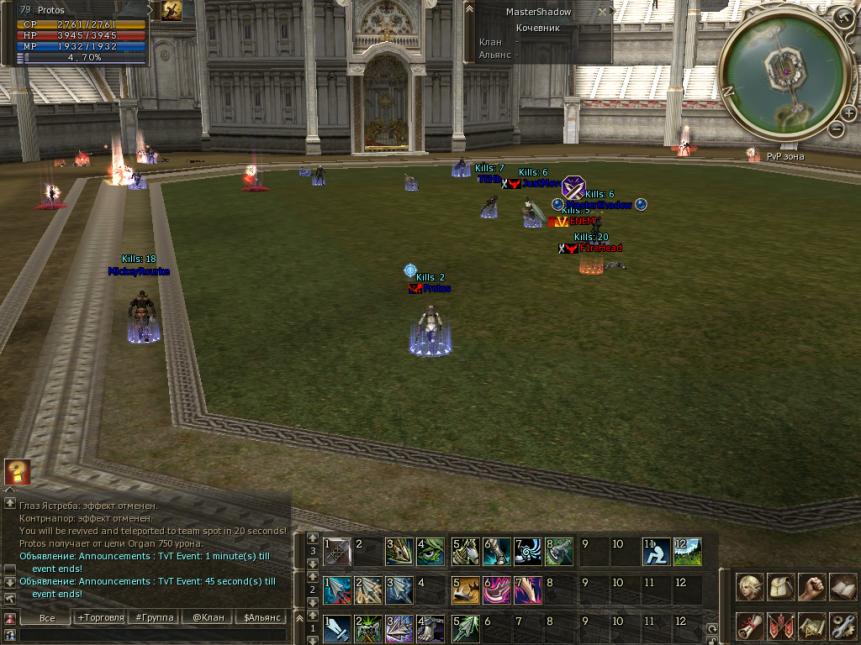Open system options wrench icon
The height and width of the screenshot is (645, 861).
[x=843, y=625]
